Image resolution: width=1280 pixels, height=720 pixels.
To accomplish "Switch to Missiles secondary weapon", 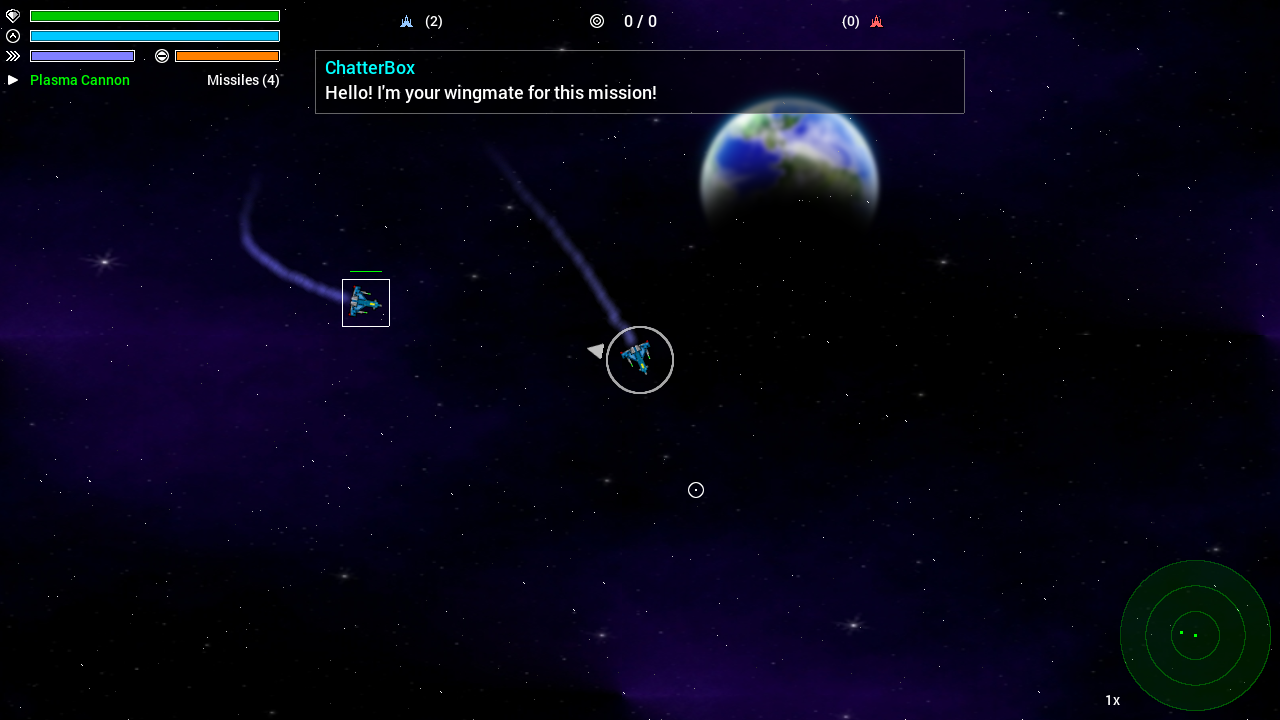I will (x=243, y=80).
